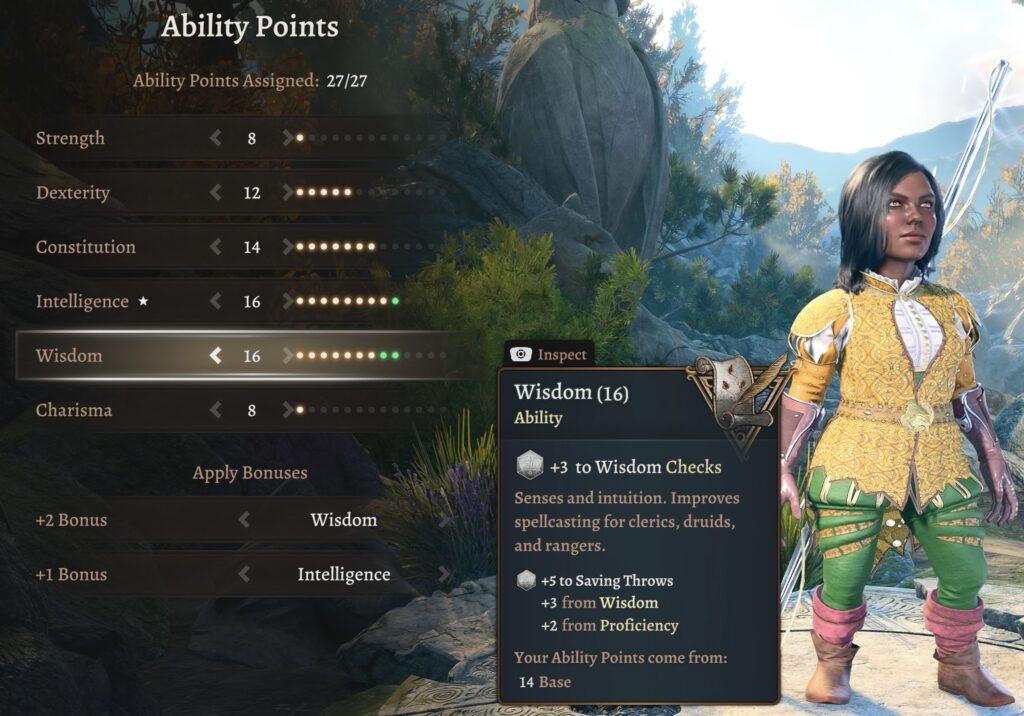Lower Wisdom using the left arrow
The height and width of the screenshot is (716, 1024).
pos(215,355)
